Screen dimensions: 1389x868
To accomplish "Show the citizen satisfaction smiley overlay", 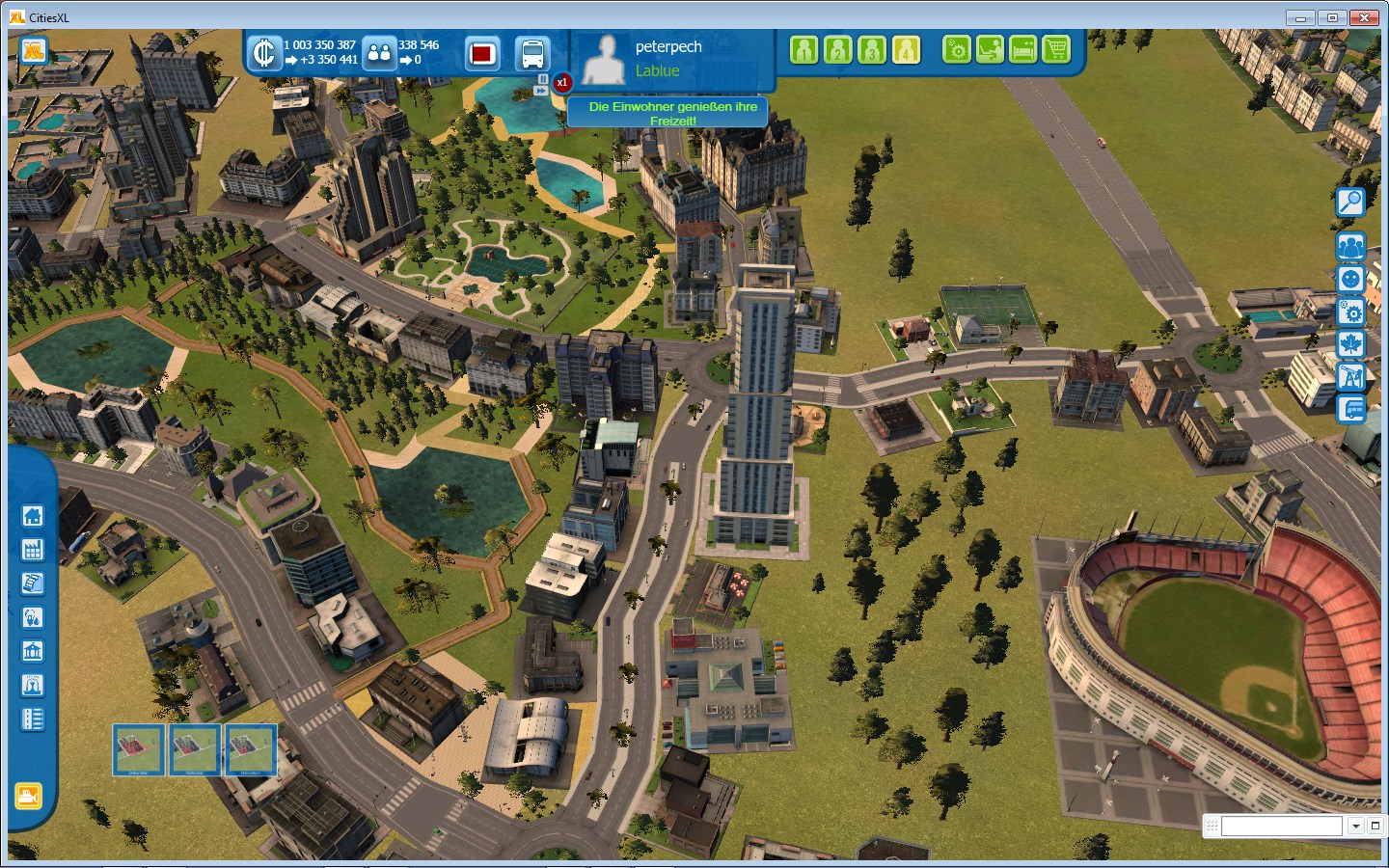I will [x=1350, y=280].
